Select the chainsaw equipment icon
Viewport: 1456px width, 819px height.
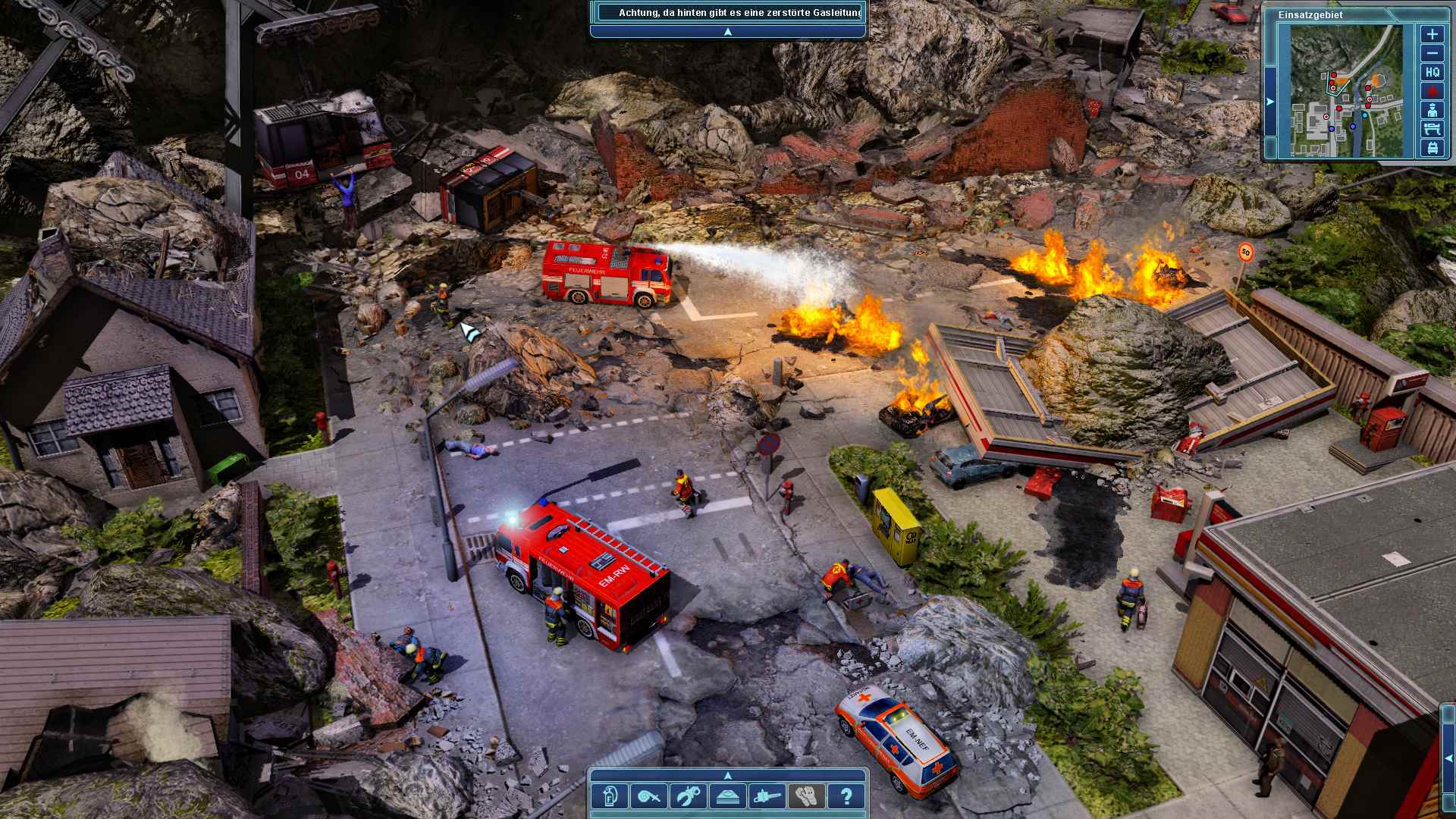(x=767, y=796)
